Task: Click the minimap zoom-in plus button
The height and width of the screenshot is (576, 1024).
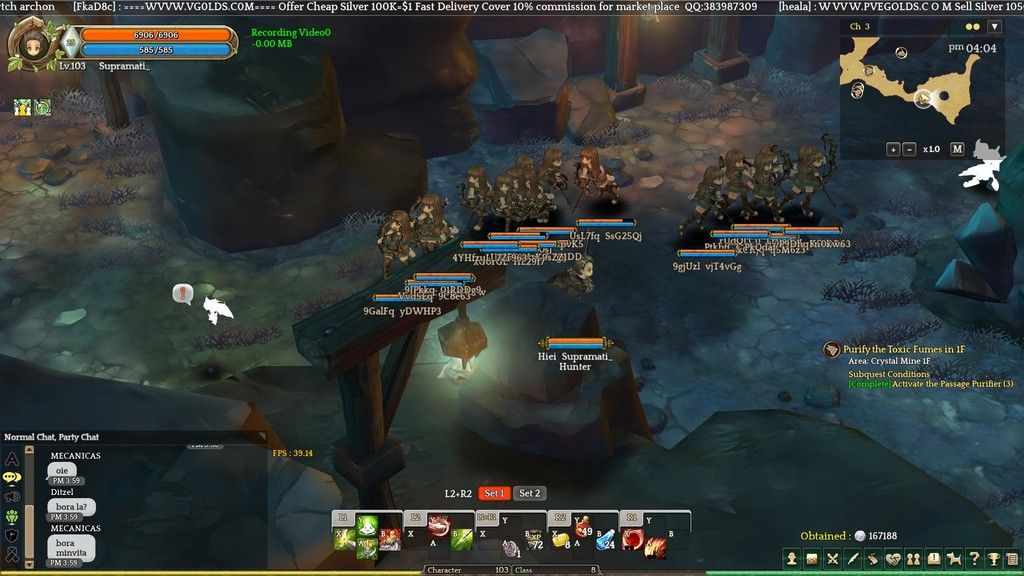Action: 893,149
